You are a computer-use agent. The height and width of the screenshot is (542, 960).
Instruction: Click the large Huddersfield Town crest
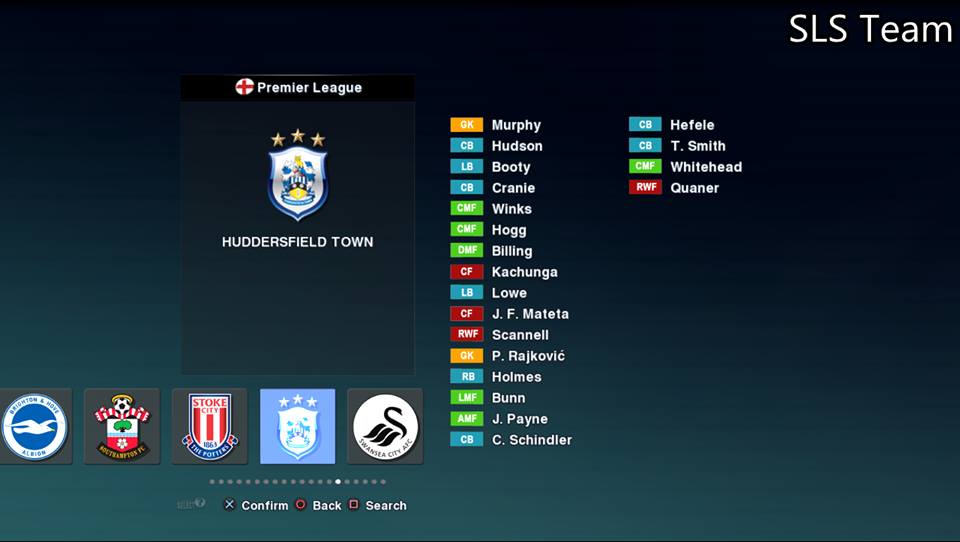coord(297,175)
